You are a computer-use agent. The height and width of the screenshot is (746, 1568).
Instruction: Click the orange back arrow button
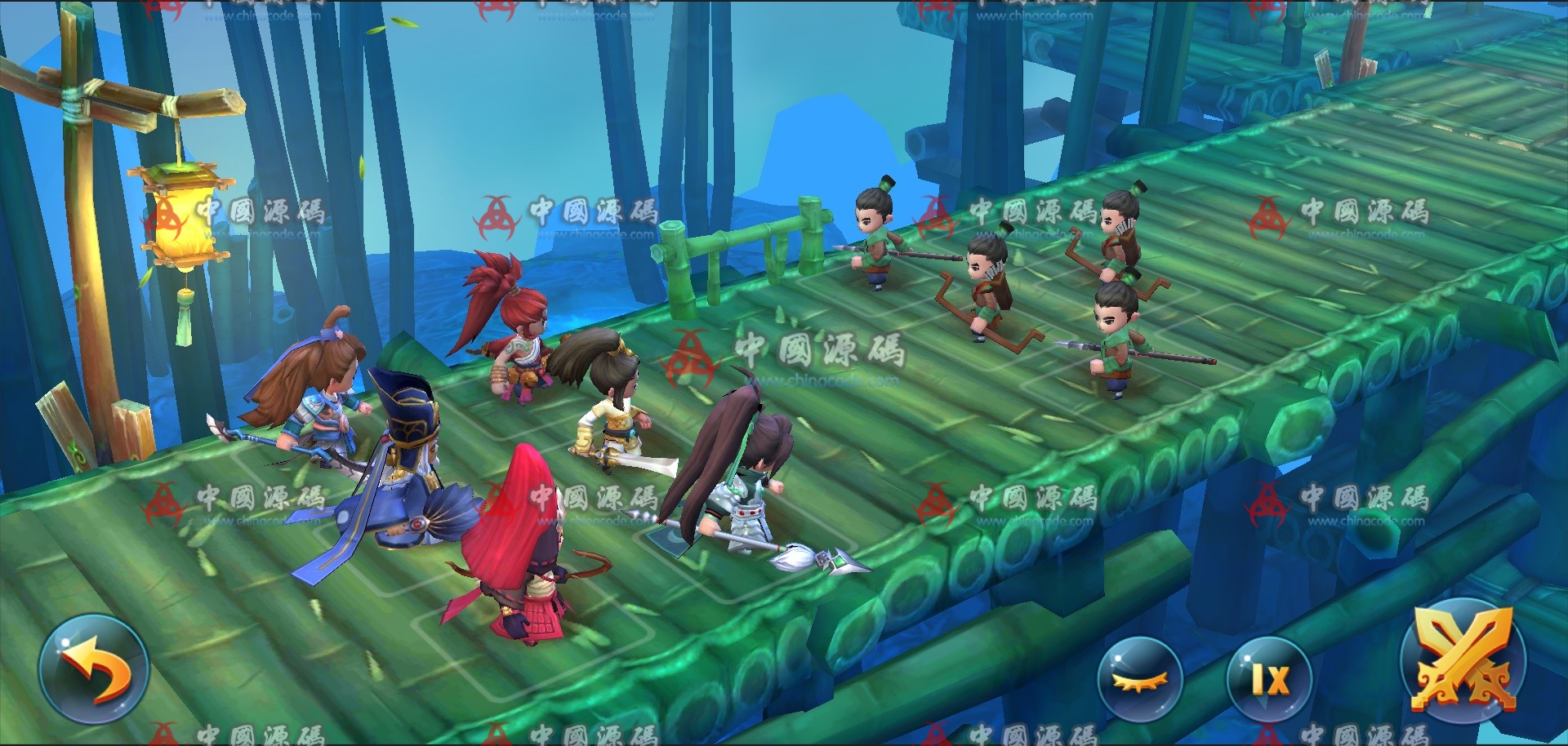click(x=93, y=669)
